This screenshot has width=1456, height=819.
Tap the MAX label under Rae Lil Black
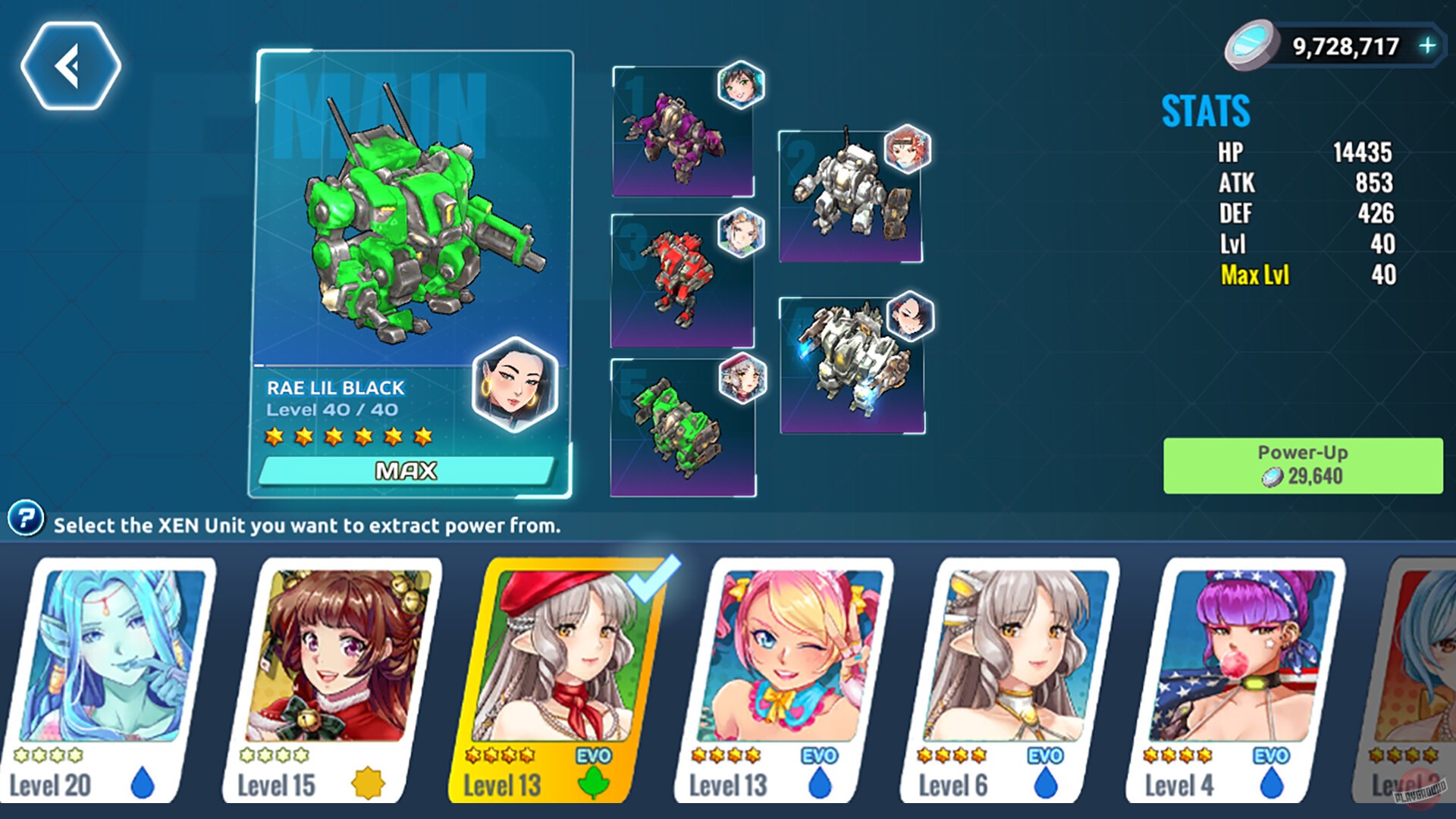pyautogui.click(x=406, y=470)
